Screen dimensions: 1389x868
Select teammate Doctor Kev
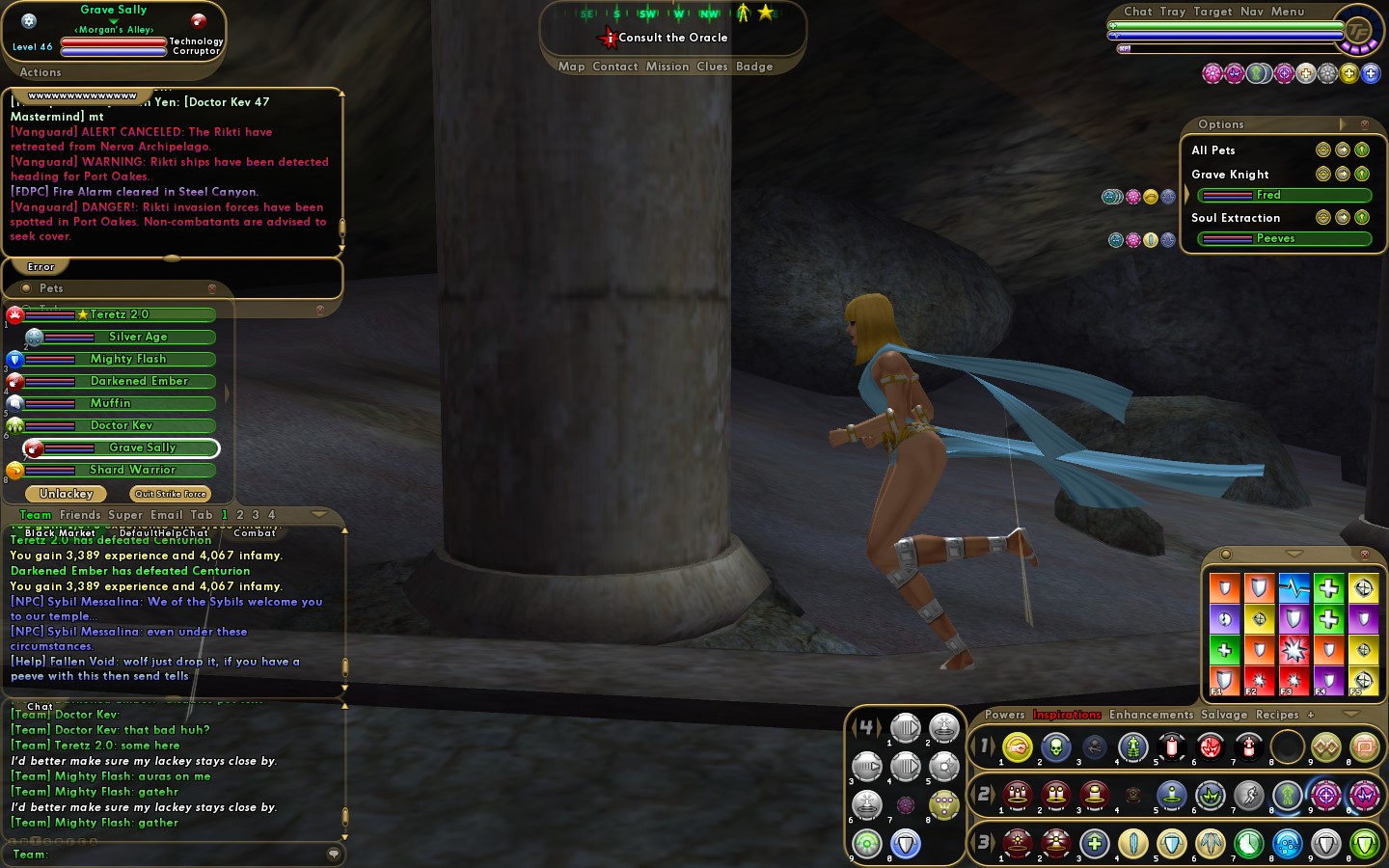[x=122, y=425]
